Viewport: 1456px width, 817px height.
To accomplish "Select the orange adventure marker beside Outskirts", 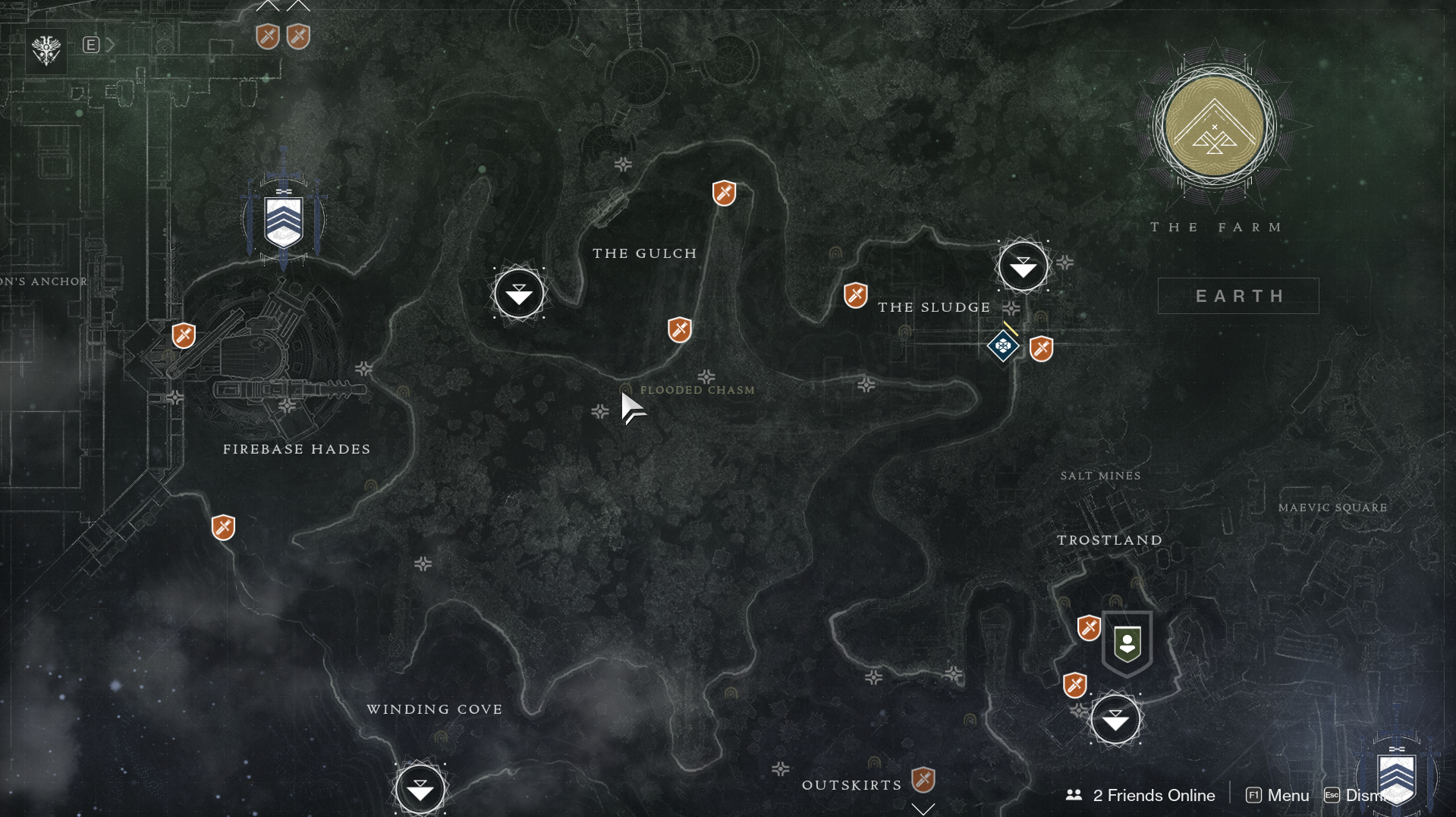I will point(923,779).
